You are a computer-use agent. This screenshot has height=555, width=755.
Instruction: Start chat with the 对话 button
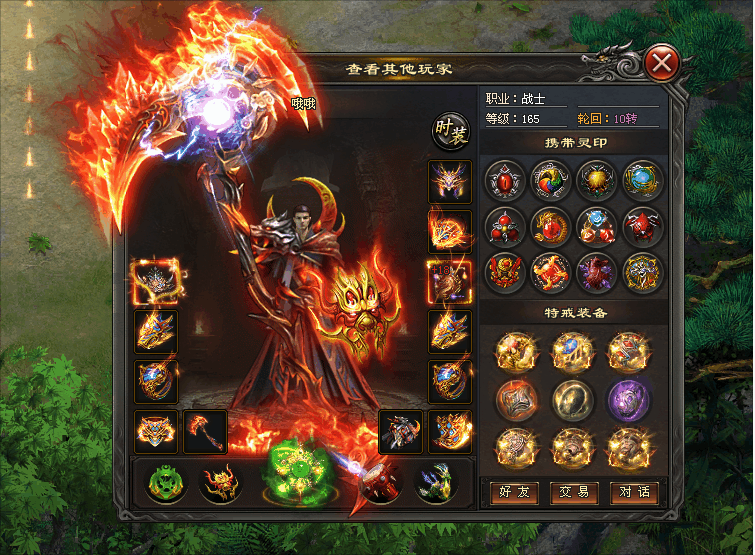click(x=633, y=492)
